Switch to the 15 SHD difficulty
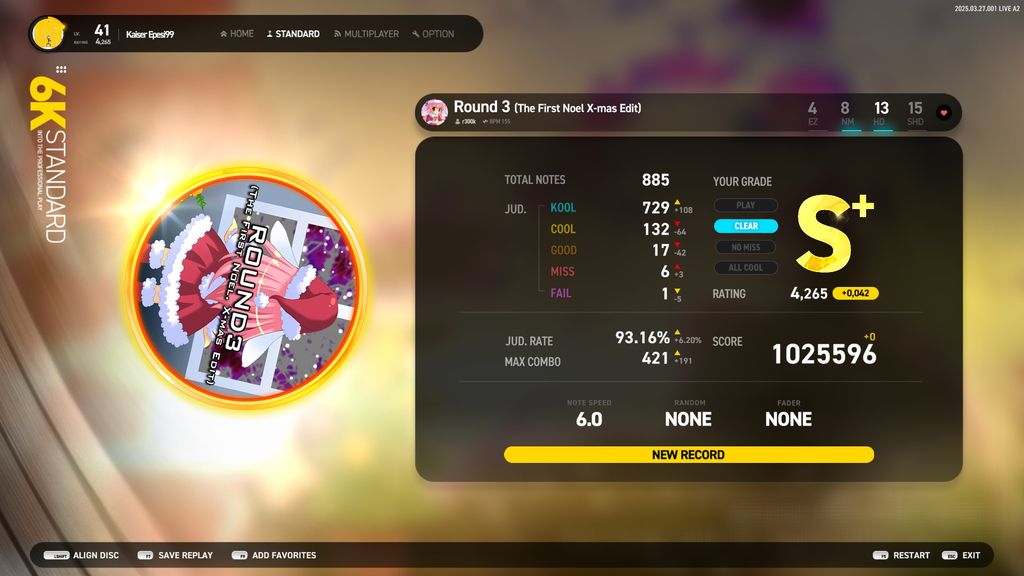This screenshot has width=1024, height=576. coord(915,112)
